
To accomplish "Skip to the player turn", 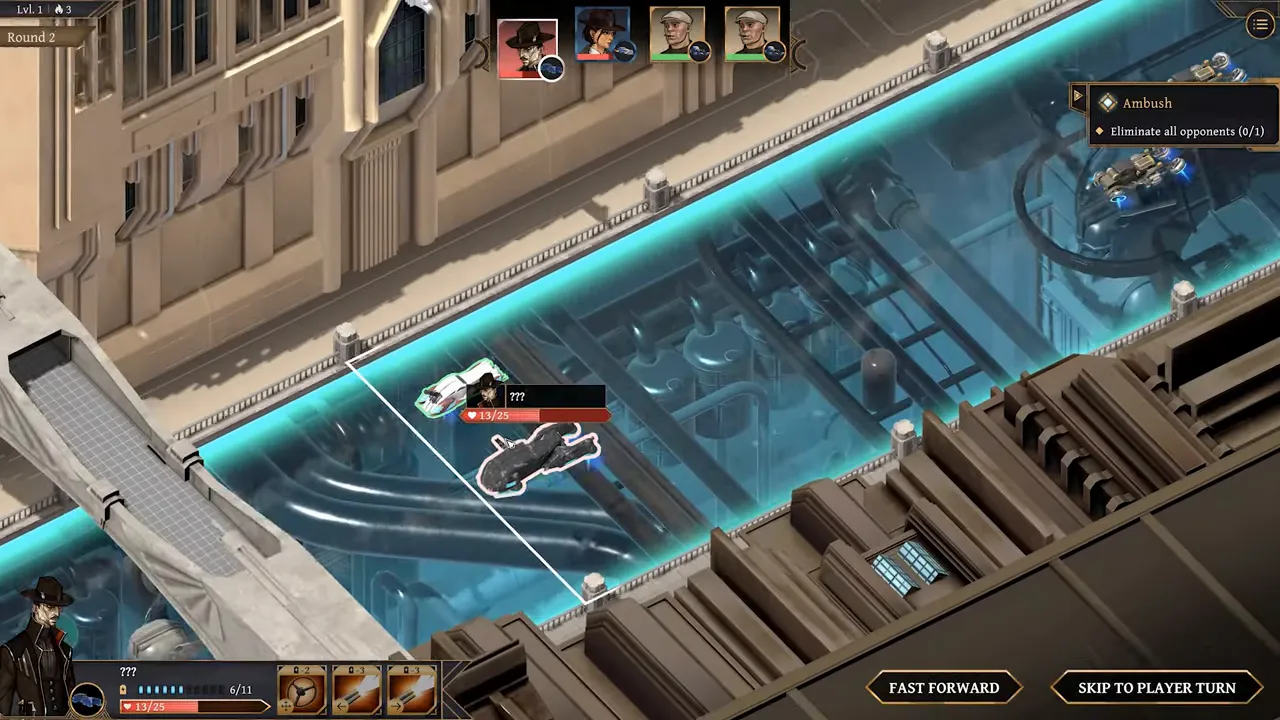I will [x=1156, y=688].
